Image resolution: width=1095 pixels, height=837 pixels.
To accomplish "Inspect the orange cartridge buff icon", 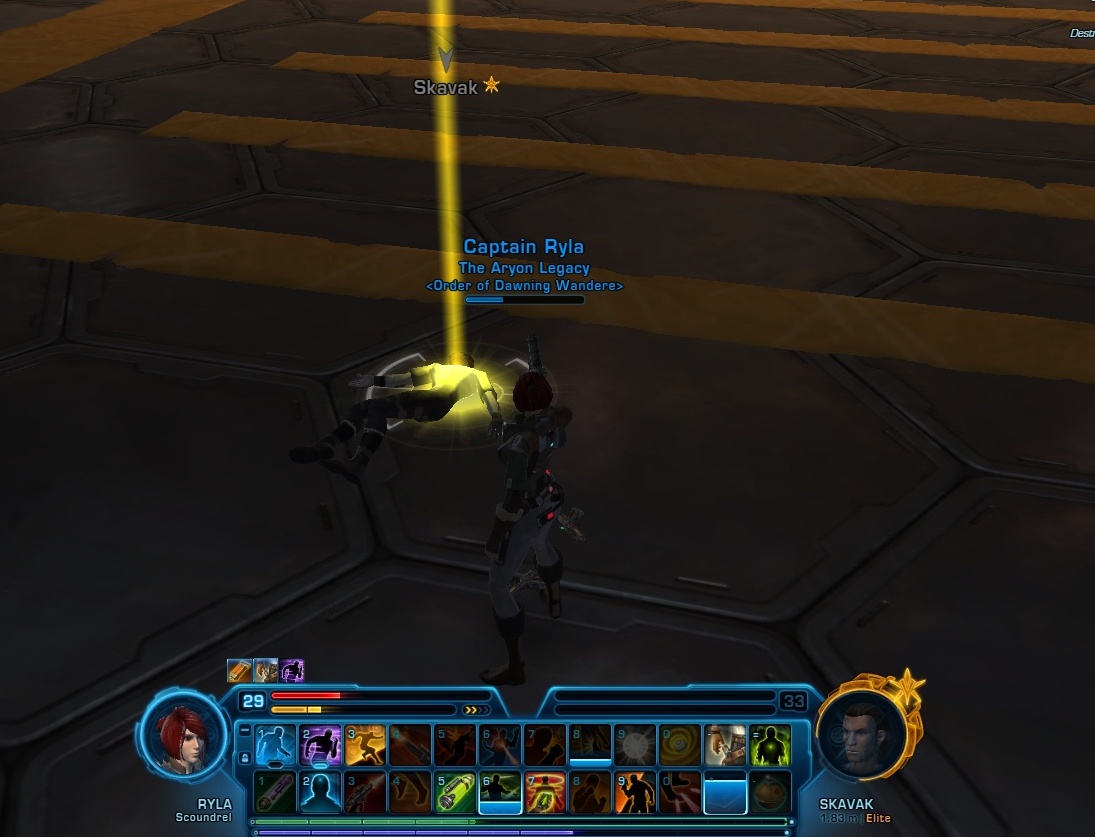I will pyautogui.click(x=239, y=670).
